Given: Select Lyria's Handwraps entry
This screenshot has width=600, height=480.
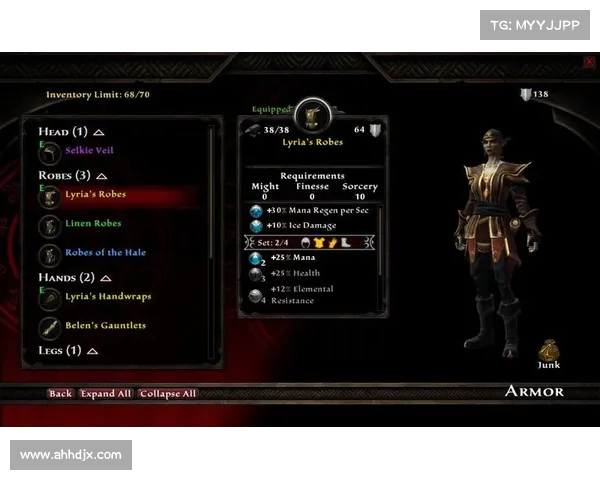Looking at the screenshot, I should coord(108,297).
